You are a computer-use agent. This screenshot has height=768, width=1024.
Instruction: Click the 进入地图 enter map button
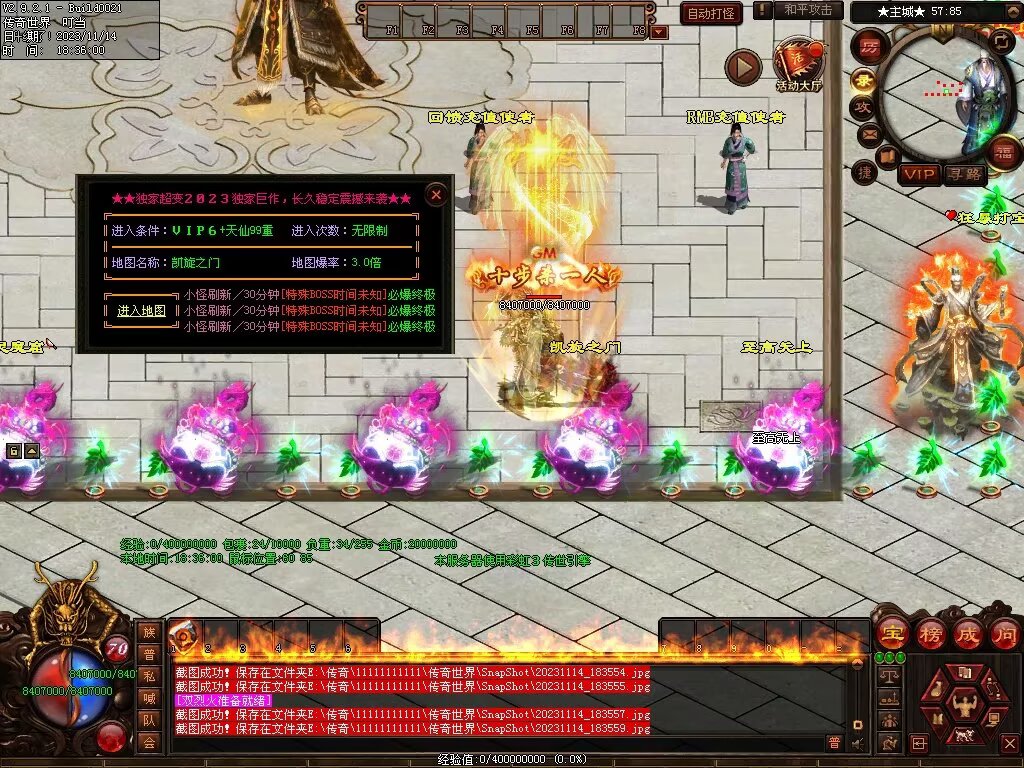pyautogui.click(x=141, y=311)
